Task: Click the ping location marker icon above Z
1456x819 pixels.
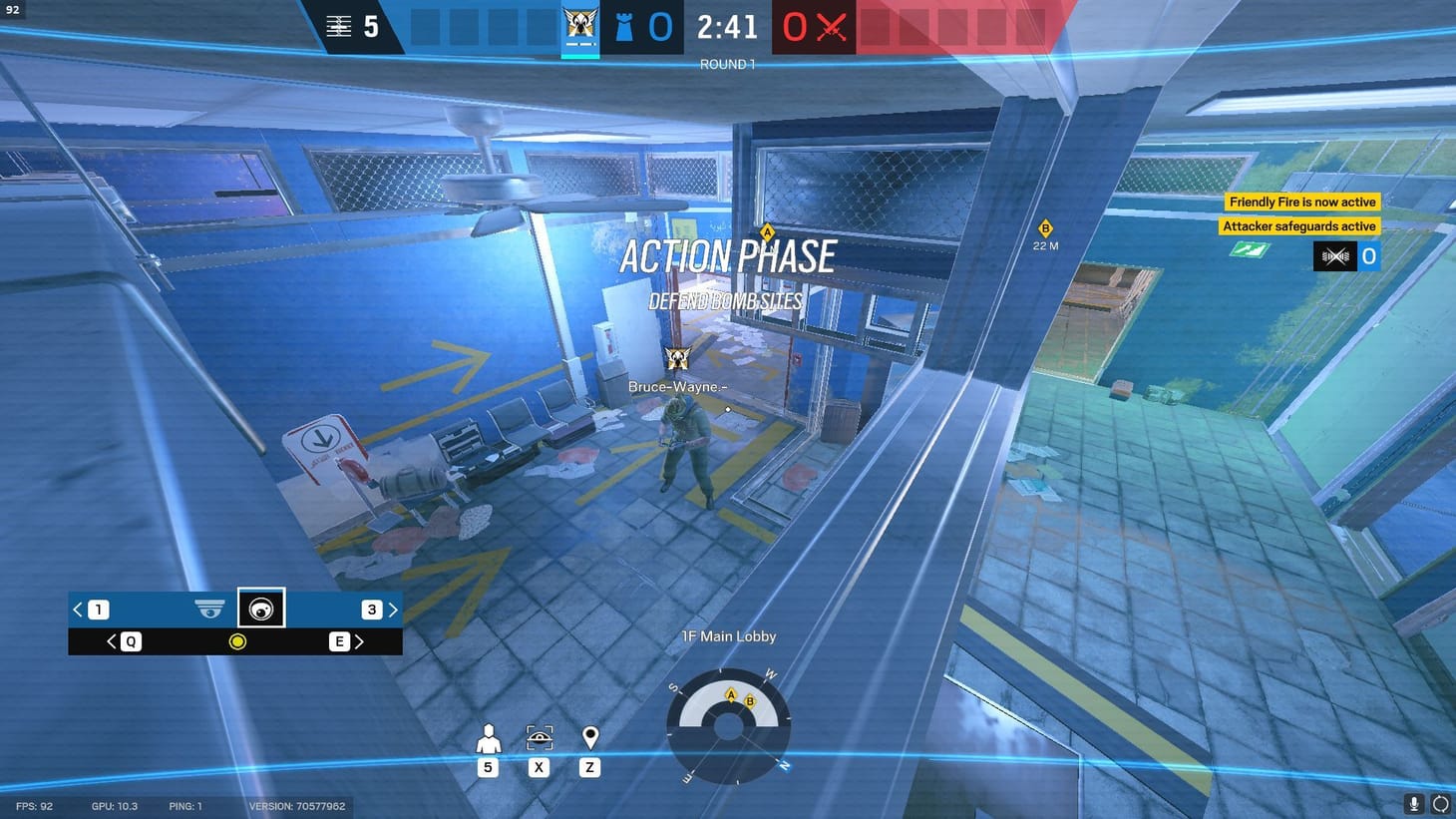Action: coord(589,738)
